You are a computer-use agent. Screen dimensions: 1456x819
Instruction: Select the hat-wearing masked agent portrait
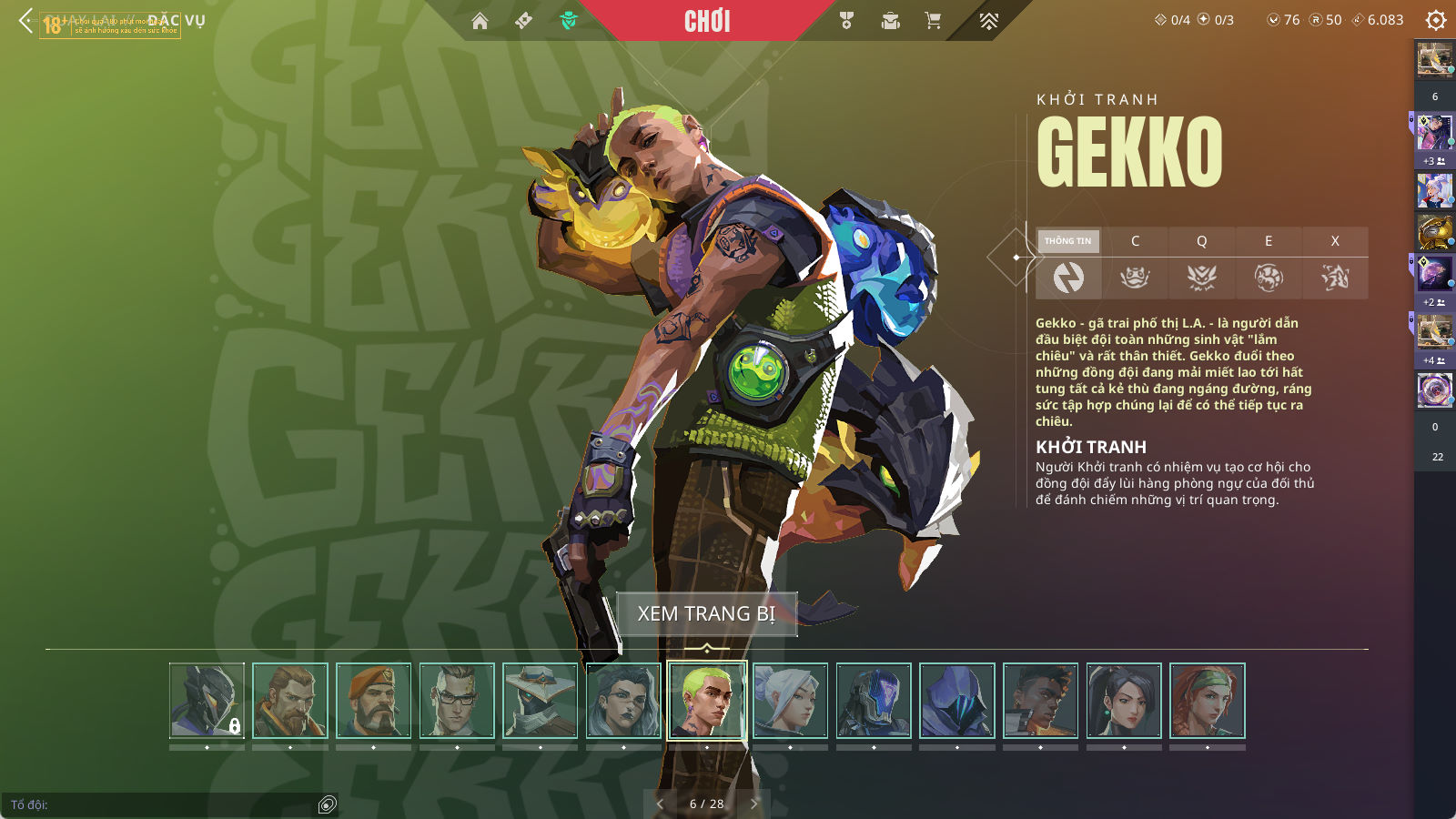point(541,700)
